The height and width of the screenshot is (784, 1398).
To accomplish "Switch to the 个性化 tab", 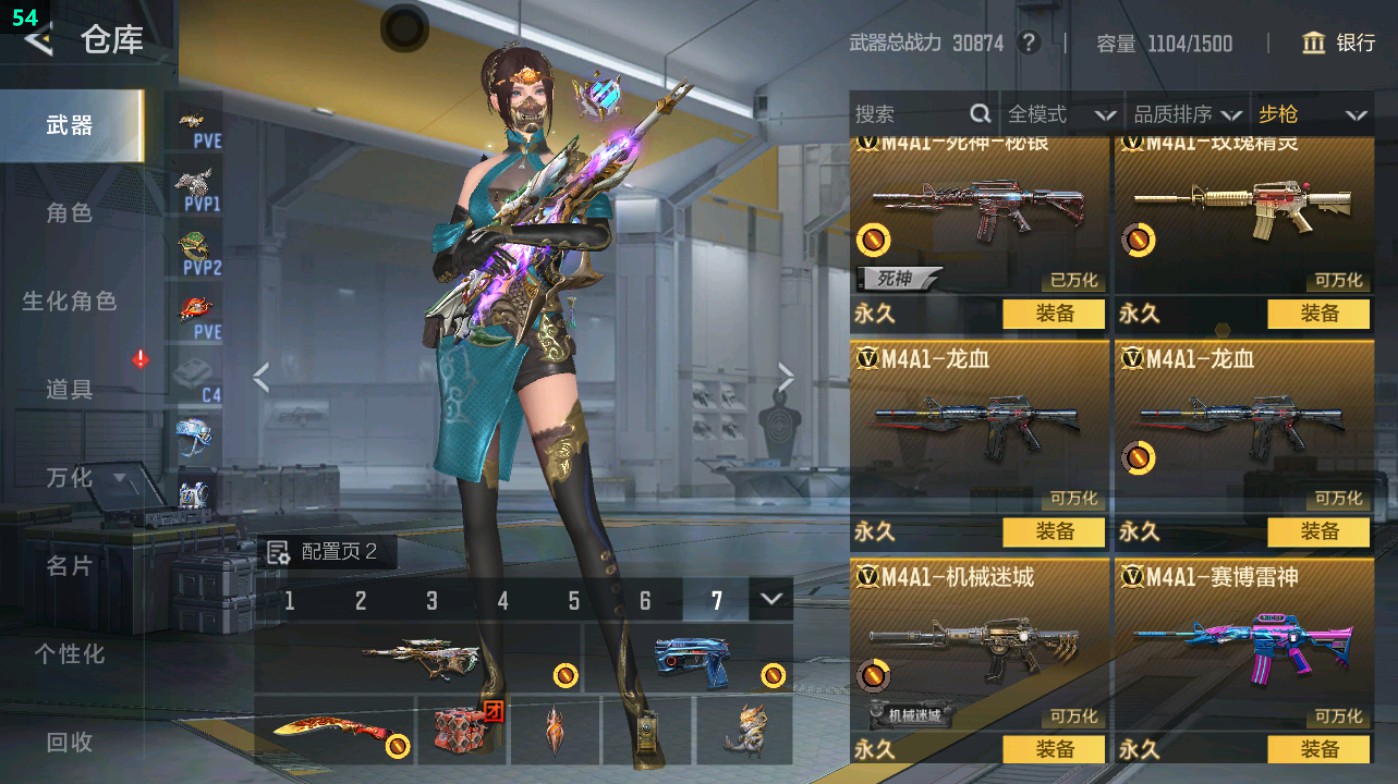I will [x=69, y=654].
